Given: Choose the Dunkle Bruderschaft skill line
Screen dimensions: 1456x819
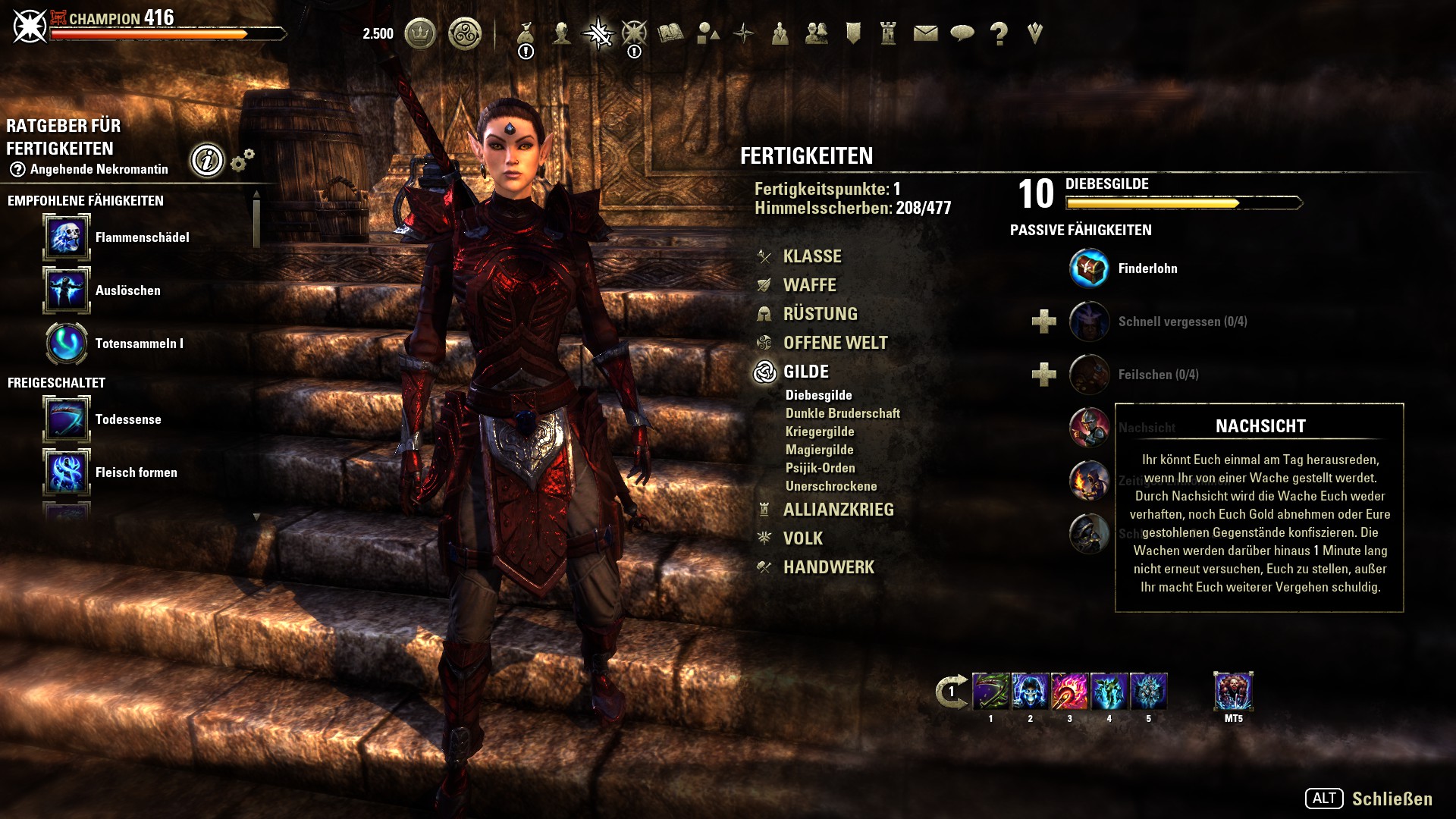Looking at the screenshot, I should tap(843, 413).
